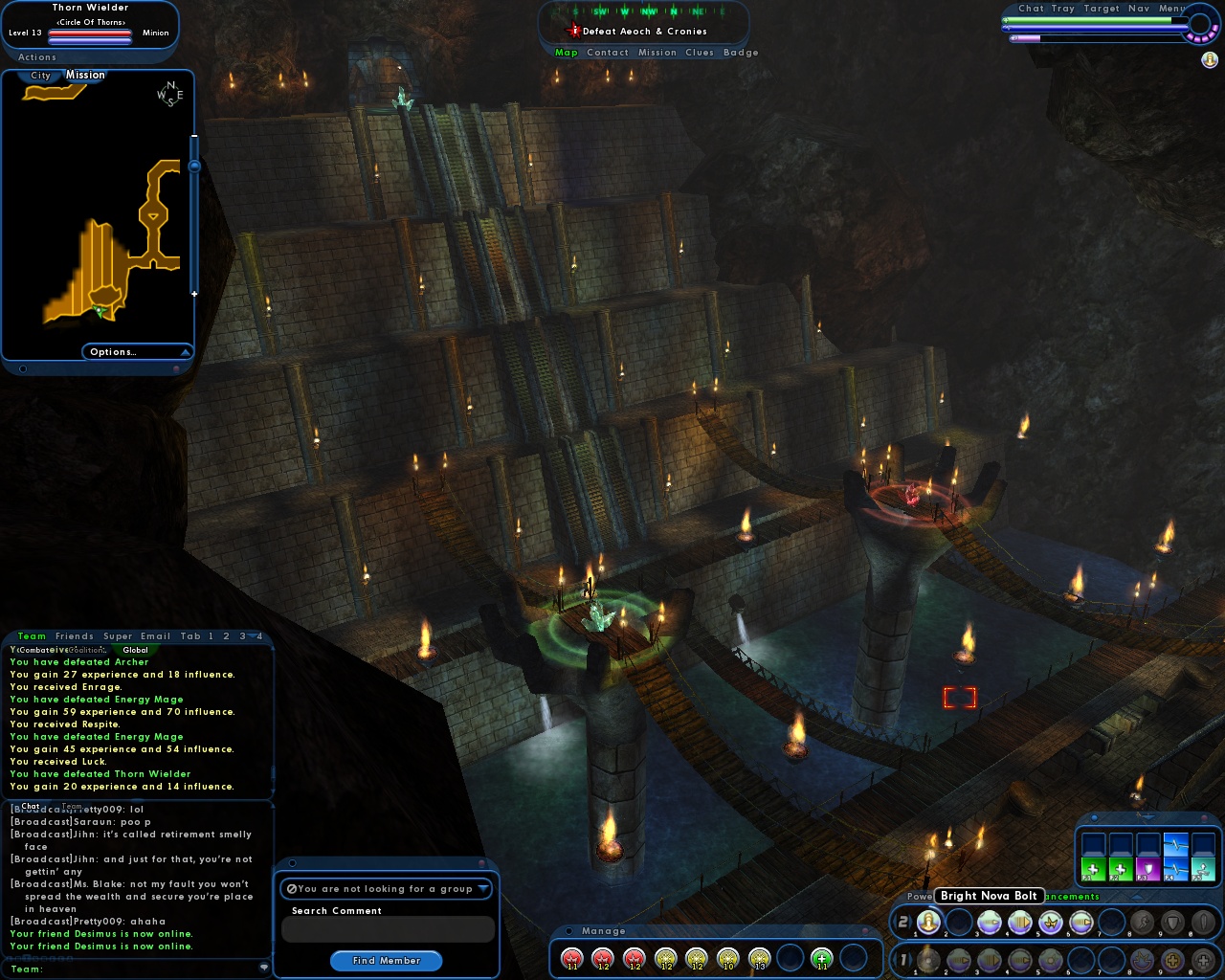The height and width of the screenshot is (980, 1225).
Task: Toggle the Nav window from top bar
Action: click(1139, 9)
